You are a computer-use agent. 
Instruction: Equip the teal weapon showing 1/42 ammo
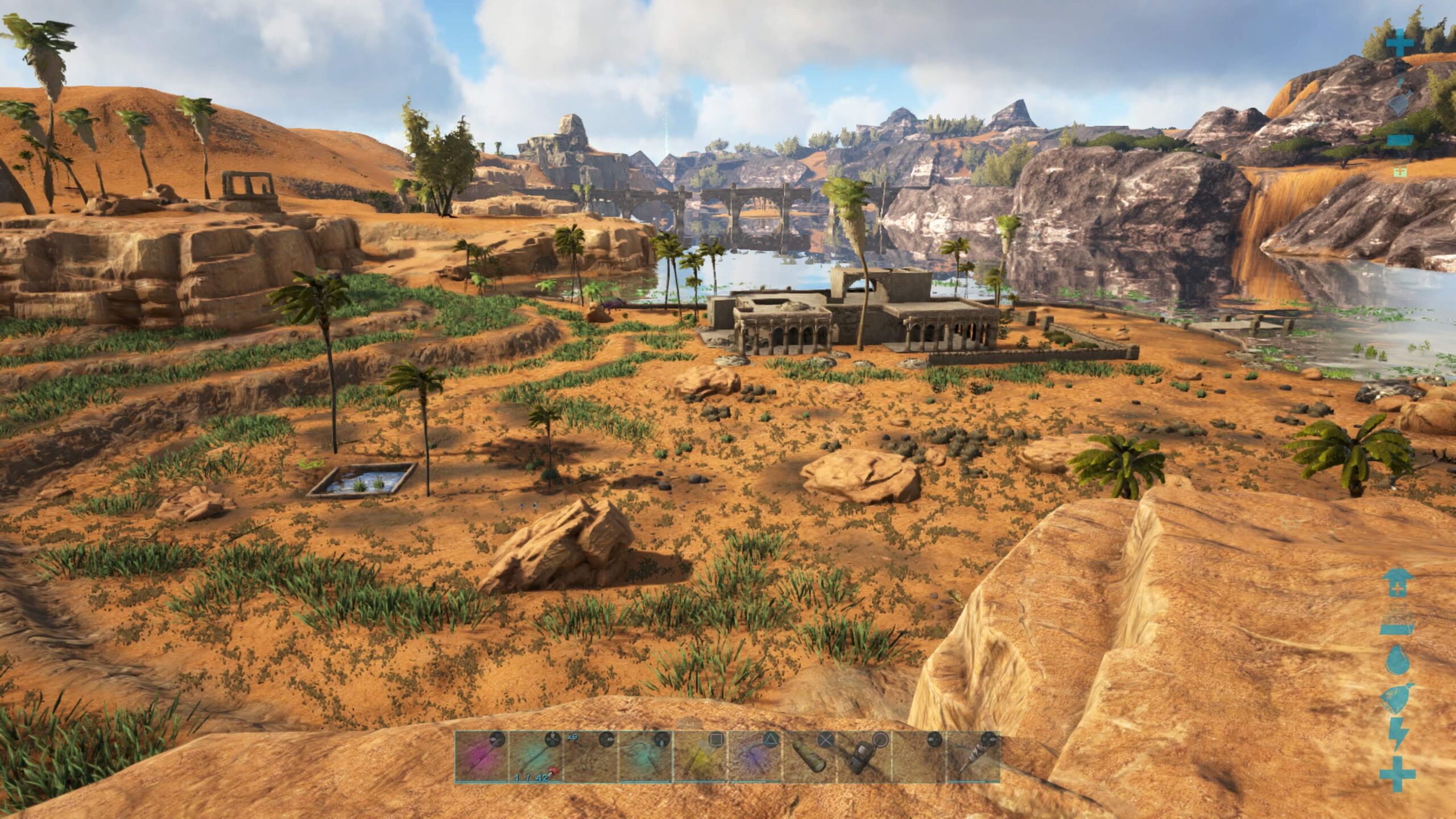[536, 756]
